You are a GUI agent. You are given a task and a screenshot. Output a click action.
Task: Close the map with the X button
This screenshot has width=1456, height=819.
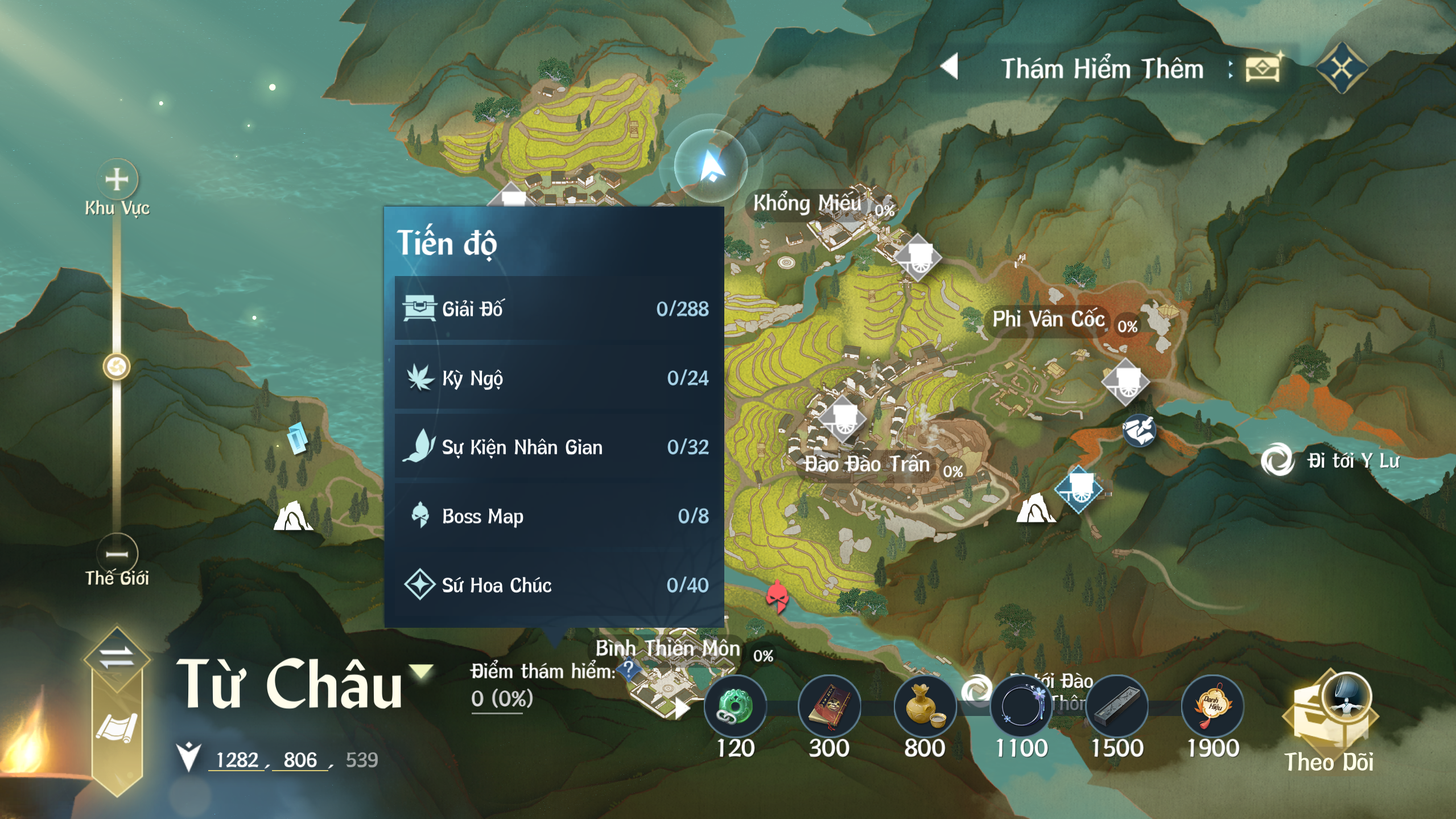1342,68
